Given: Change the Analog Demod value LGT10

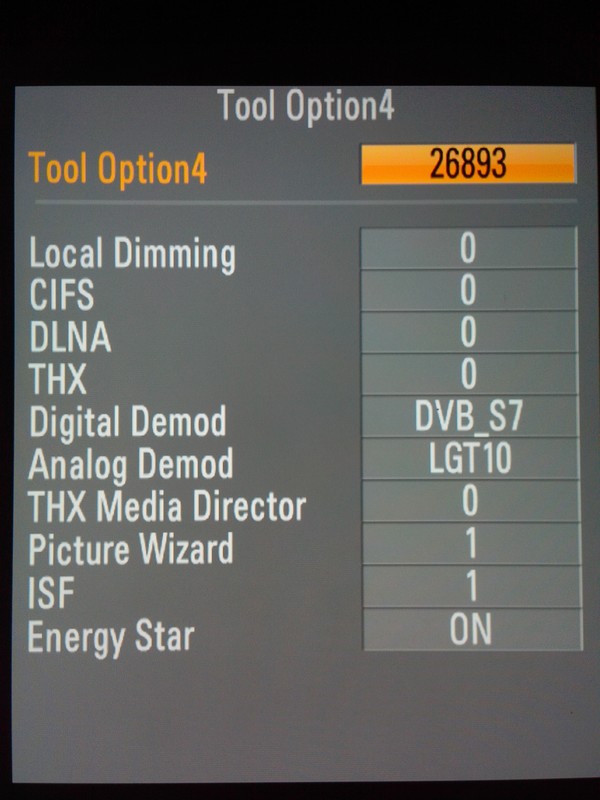Looking at the screenshot, I should click(x=468, y=460).
